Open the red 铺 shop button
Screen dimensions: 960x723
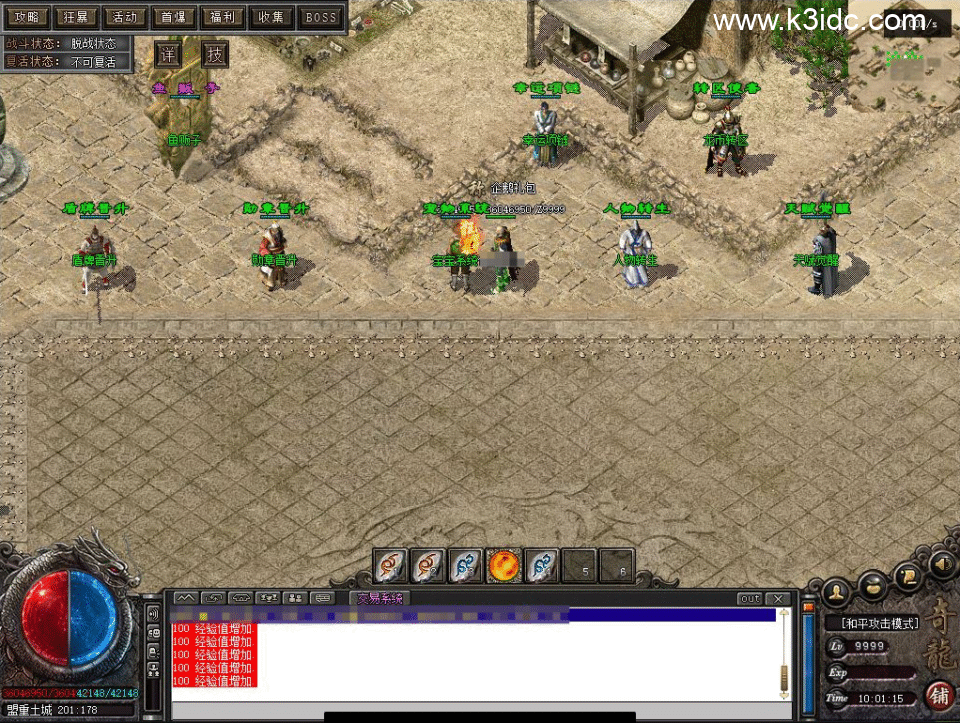click(x=940, y=695)
